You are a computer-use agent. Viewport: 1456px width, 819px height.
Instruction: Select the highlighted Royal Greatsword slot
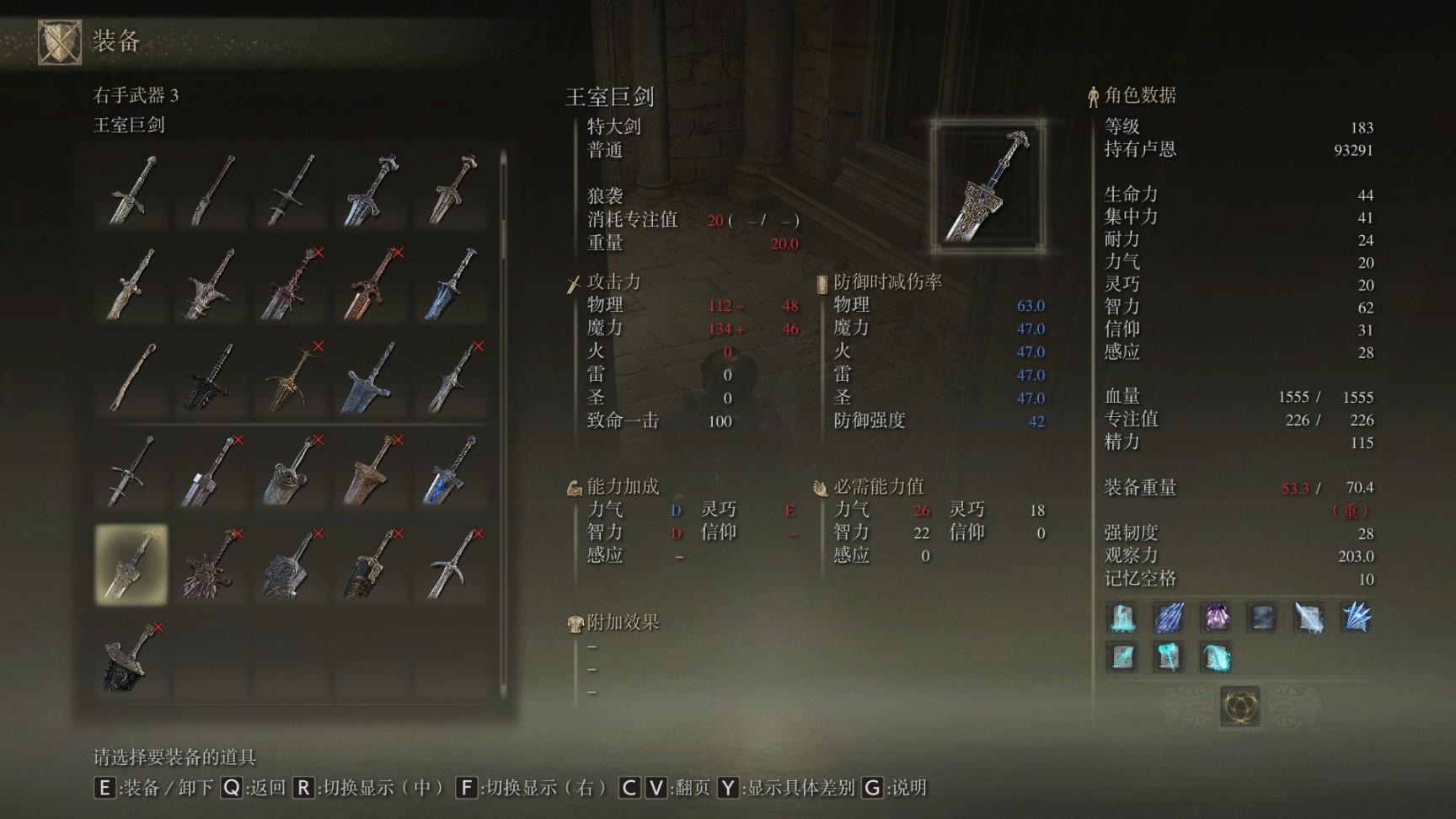click(131, 565)
